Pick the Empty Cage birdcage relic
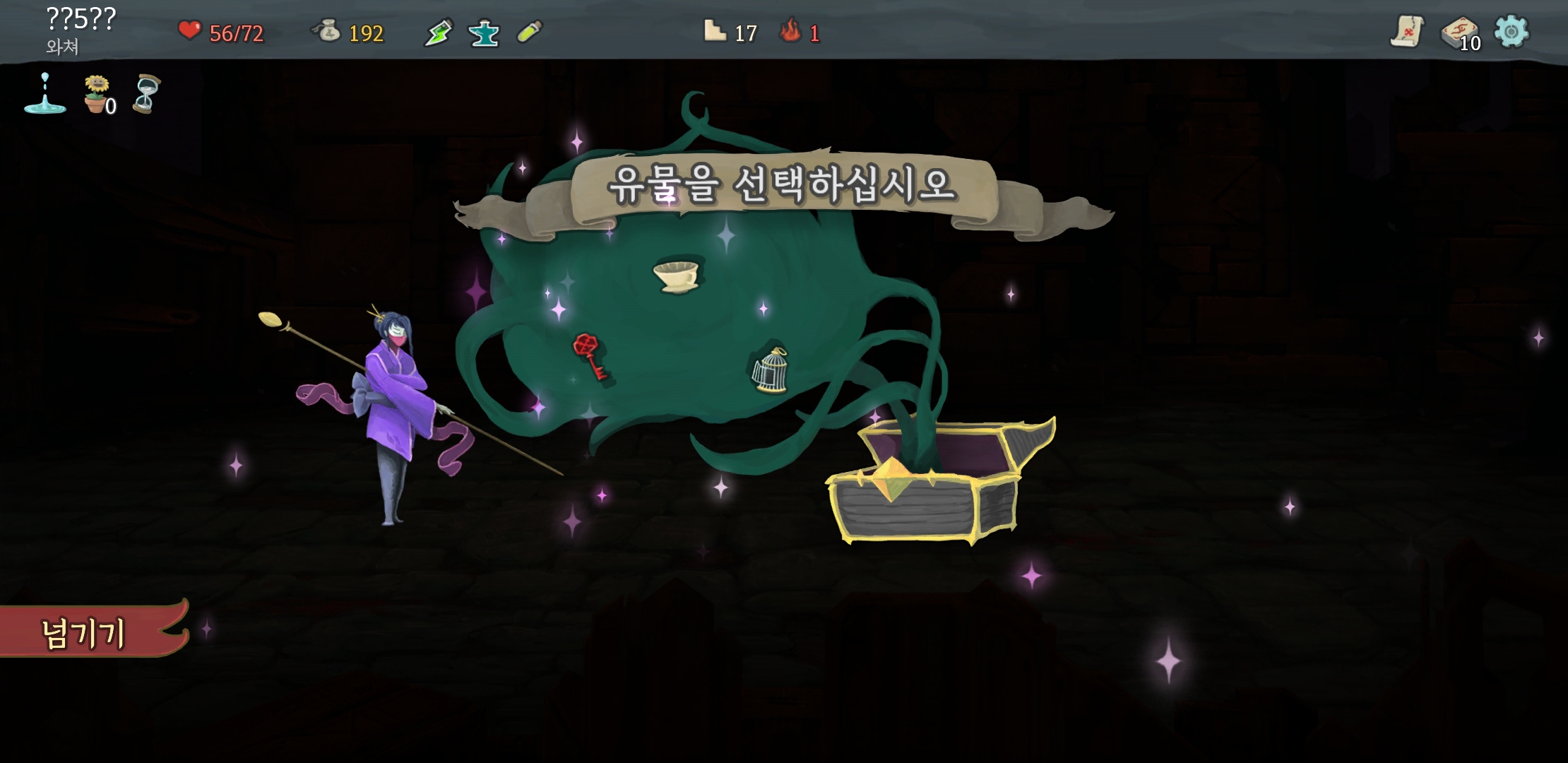This screenshot has width=1568, height=763. [x=770, y=369]
